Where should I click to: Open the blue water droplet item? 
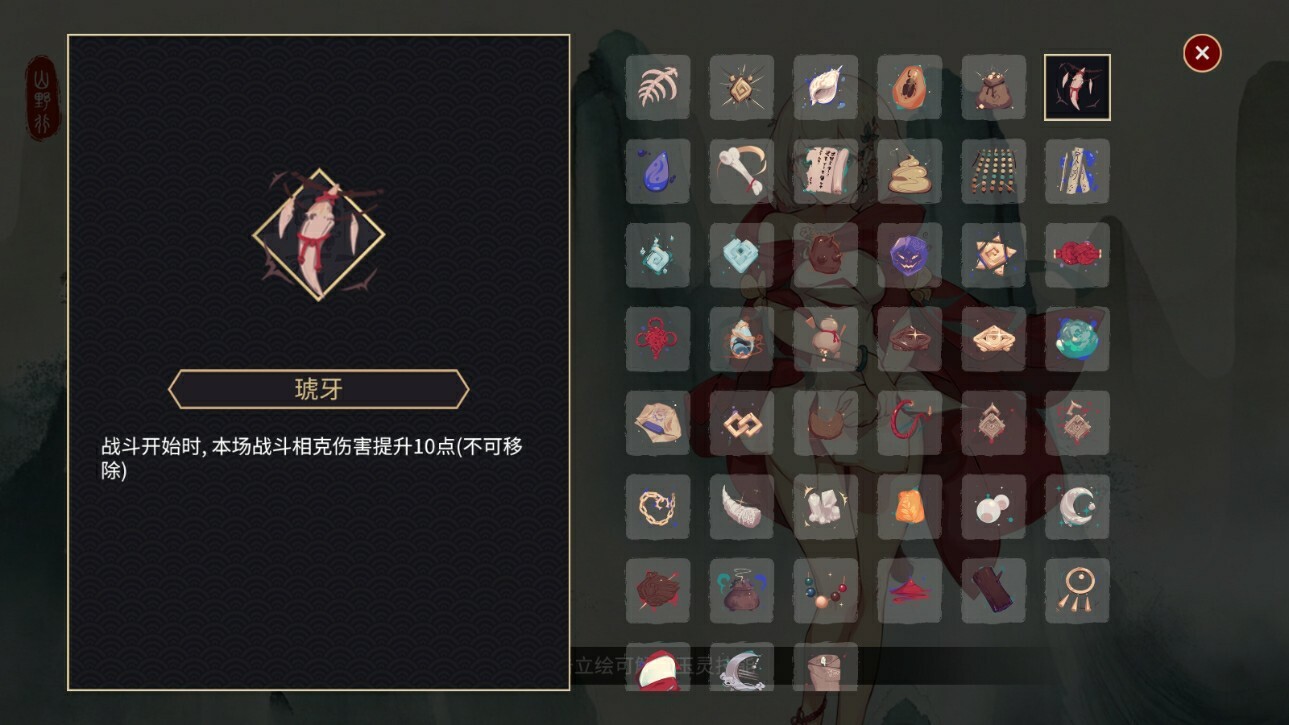[x=658, y=171]
